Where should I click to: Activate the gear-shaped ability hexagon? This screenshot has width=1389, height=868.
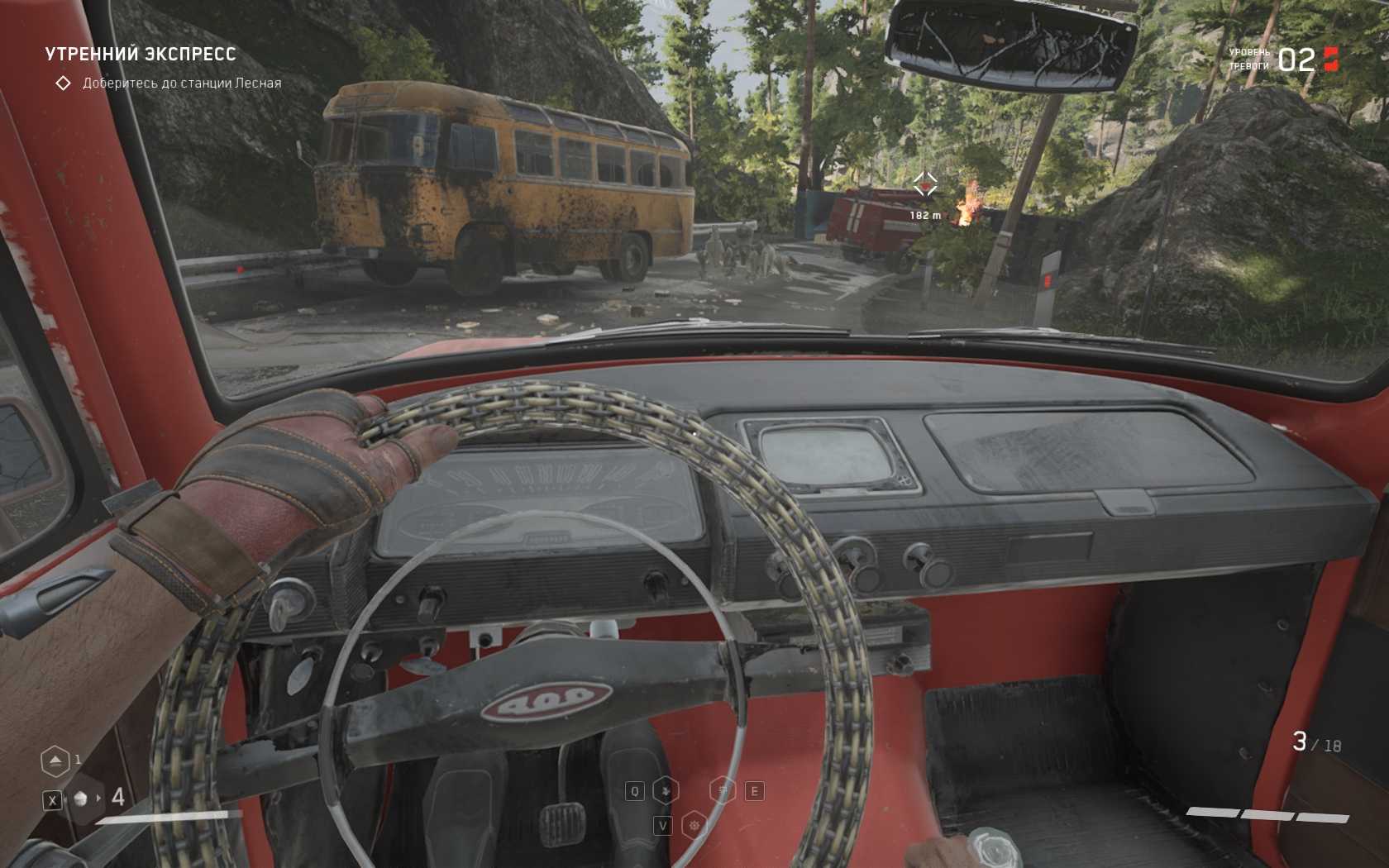click(694, 825)
